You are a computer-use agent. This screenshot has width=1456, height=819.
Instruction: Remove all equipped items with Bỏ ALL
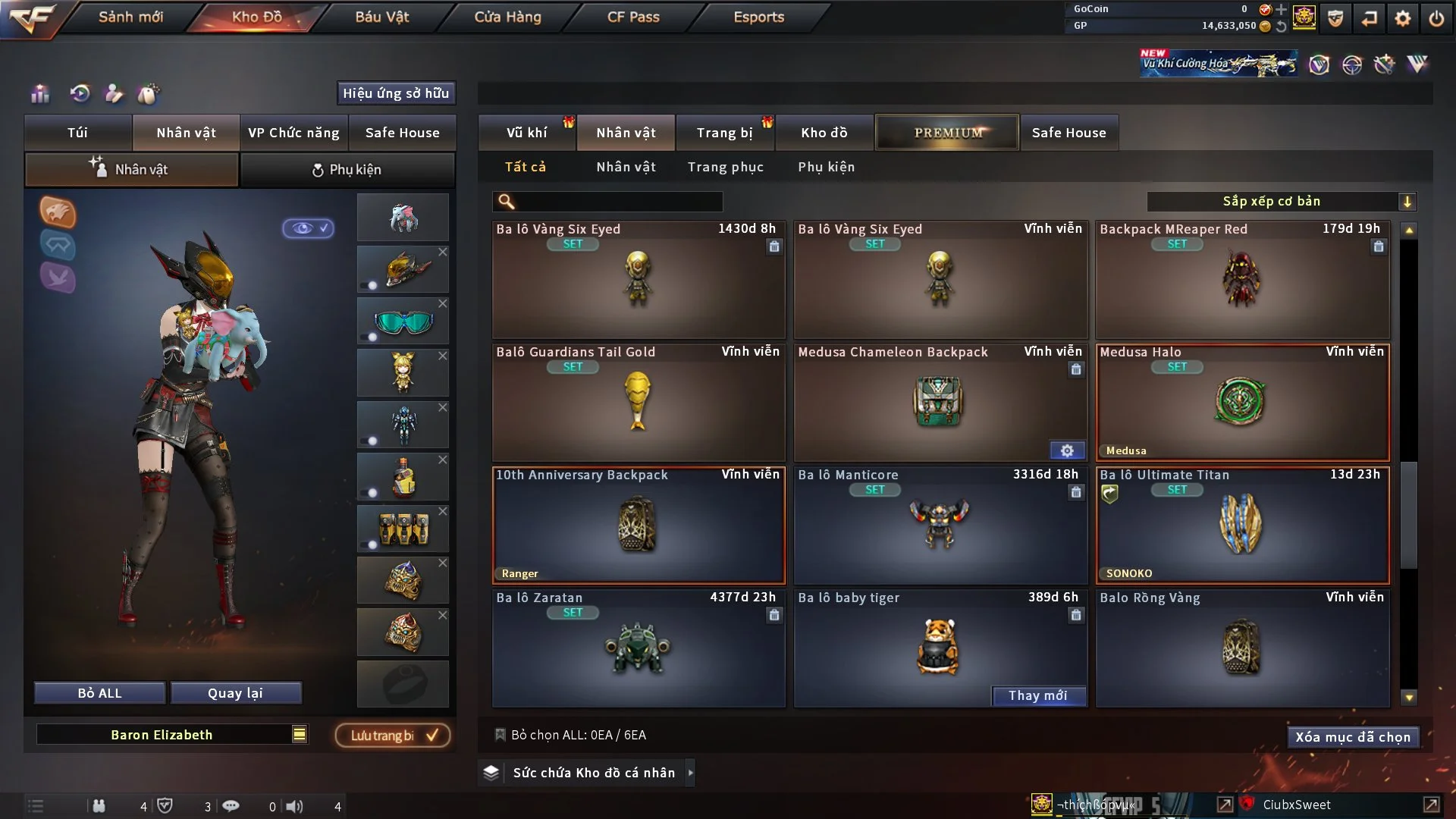point(99,693)
